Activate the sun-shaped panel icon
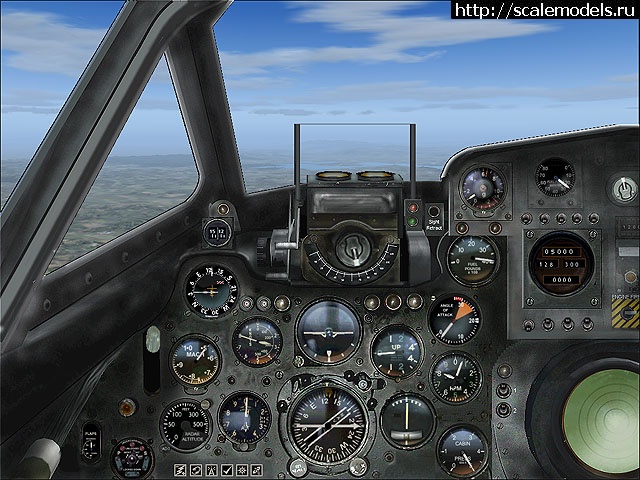This screenshot has height=480, width=640. 242,470
